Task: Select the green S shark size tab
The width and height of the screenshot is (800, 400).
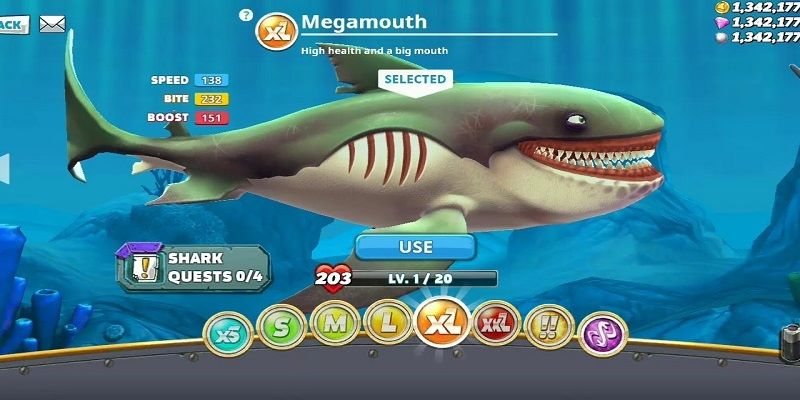Action: coord(281,325)
